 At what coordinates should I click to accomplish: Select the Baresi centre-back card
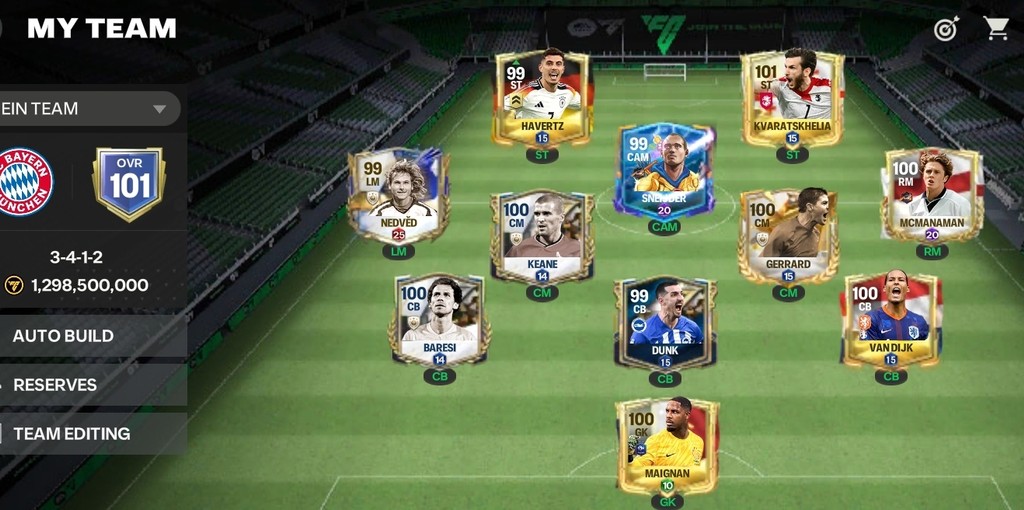click(x=440, y=320)
